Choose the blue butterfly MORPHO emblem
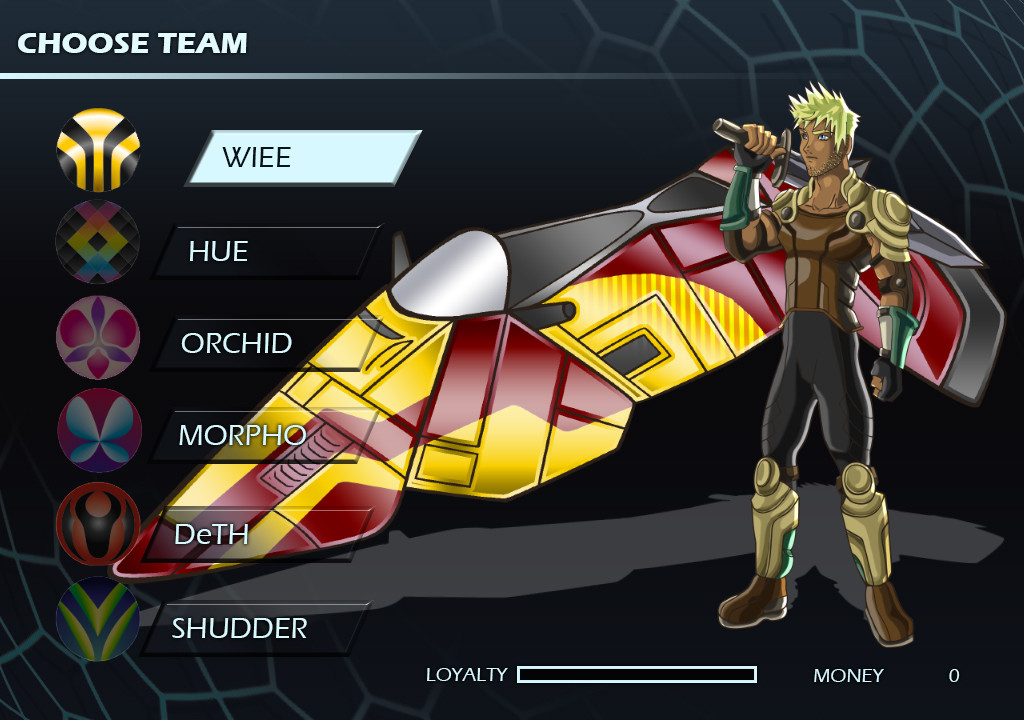Screen dimensions: 1024x720 coord(98,430)
